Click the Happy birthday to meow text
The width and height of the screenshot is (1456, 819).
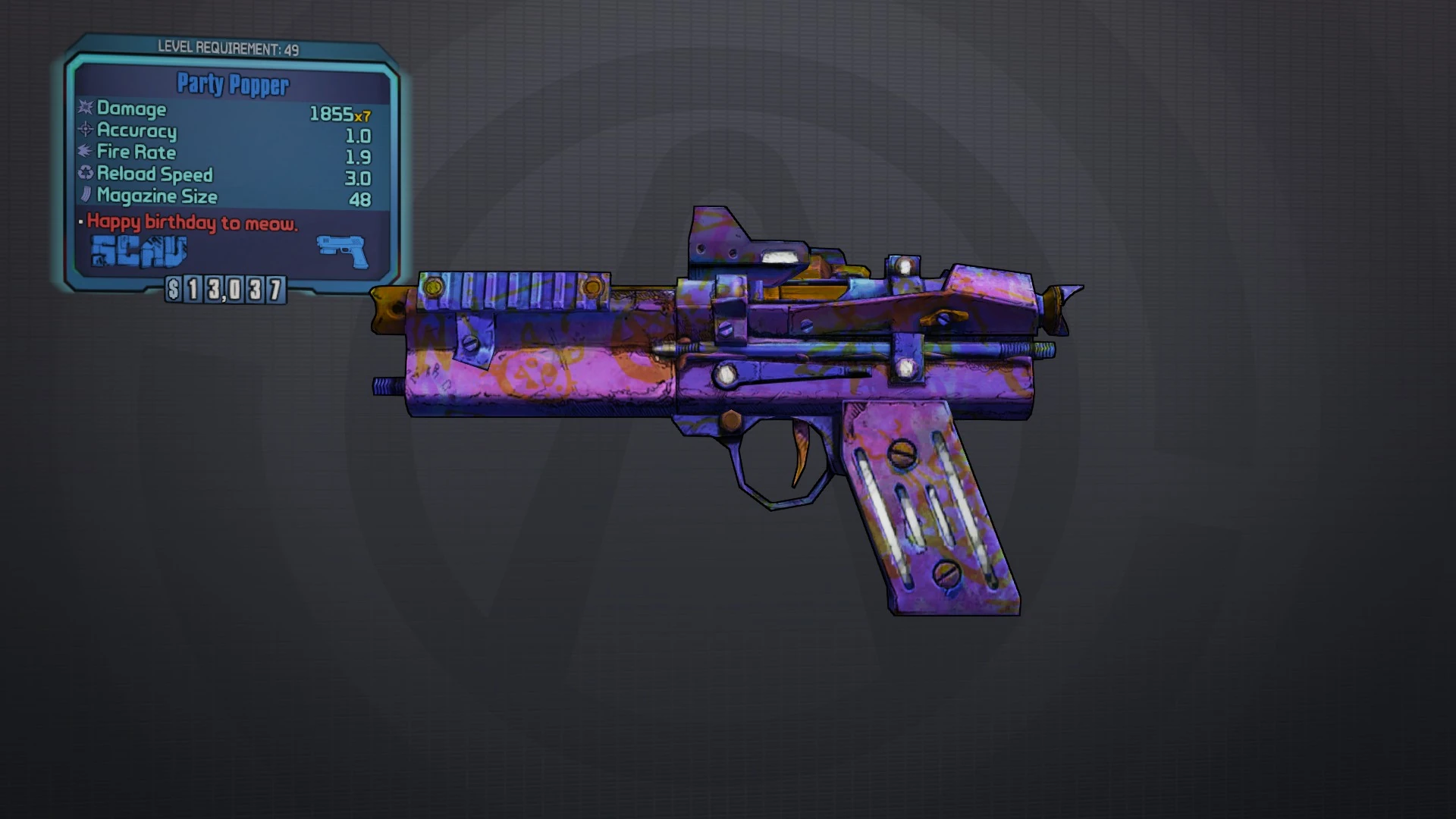pos(193,224)
